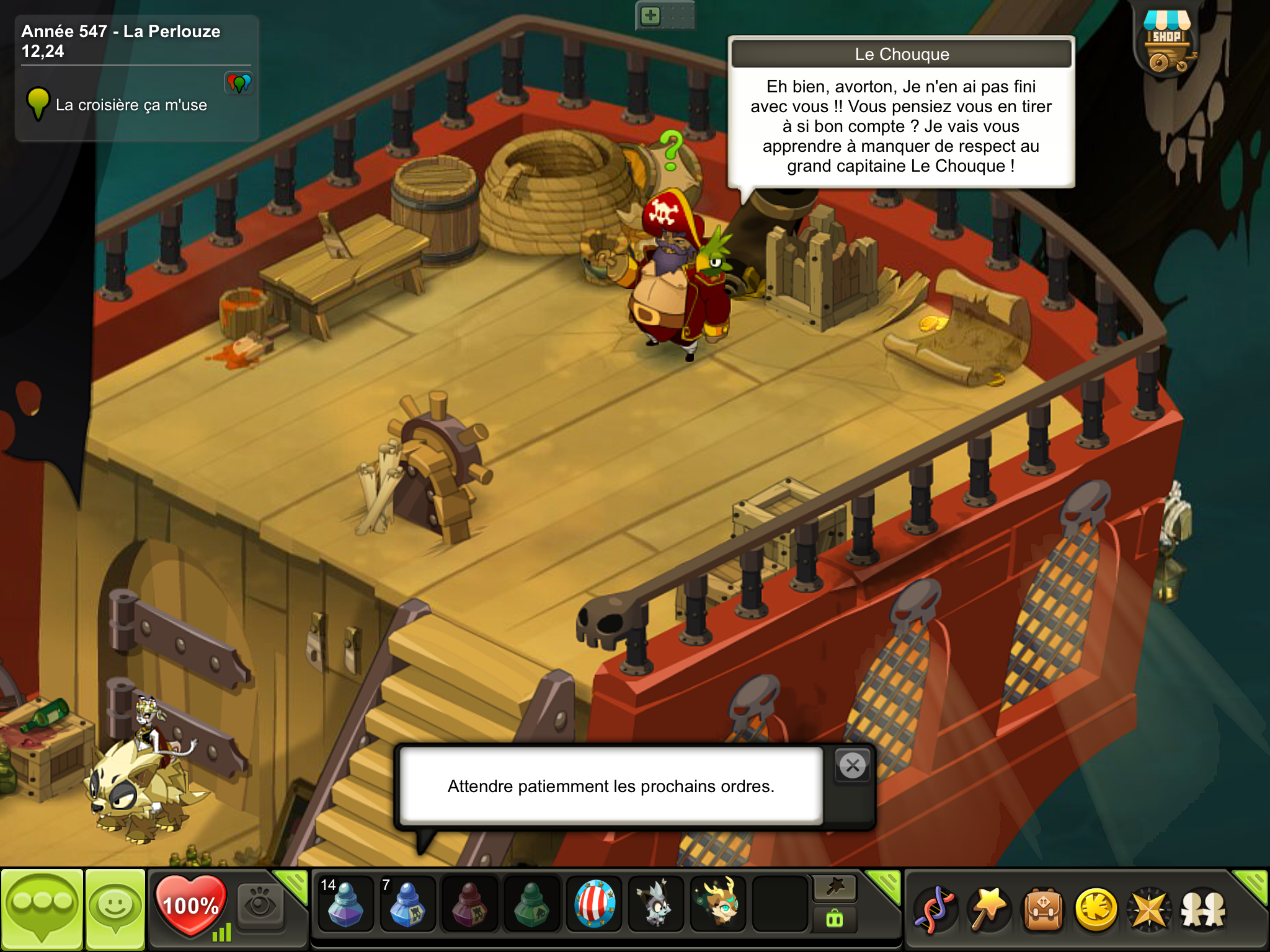Screen dimensions: 1270x952
Task: Open the inventory backpack
Action: (x=1043, y=909)
